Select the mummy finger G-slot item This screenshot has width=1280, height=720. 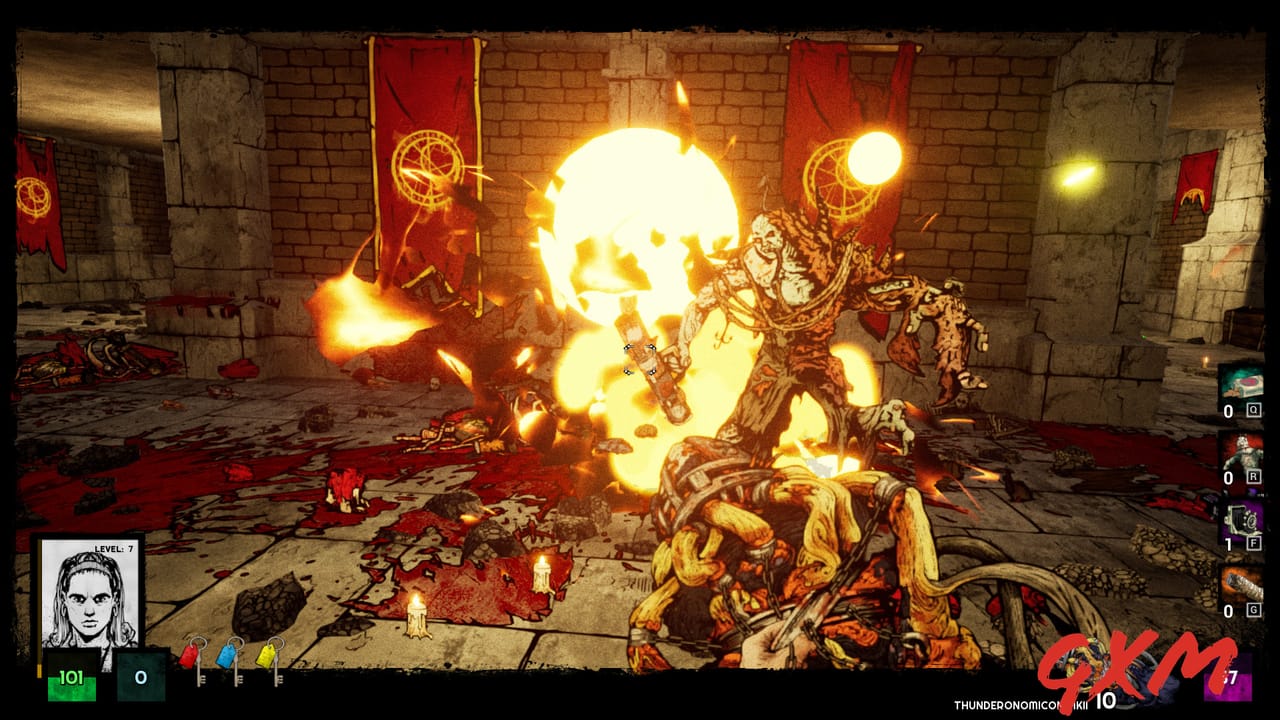[x=1243, y=584]
